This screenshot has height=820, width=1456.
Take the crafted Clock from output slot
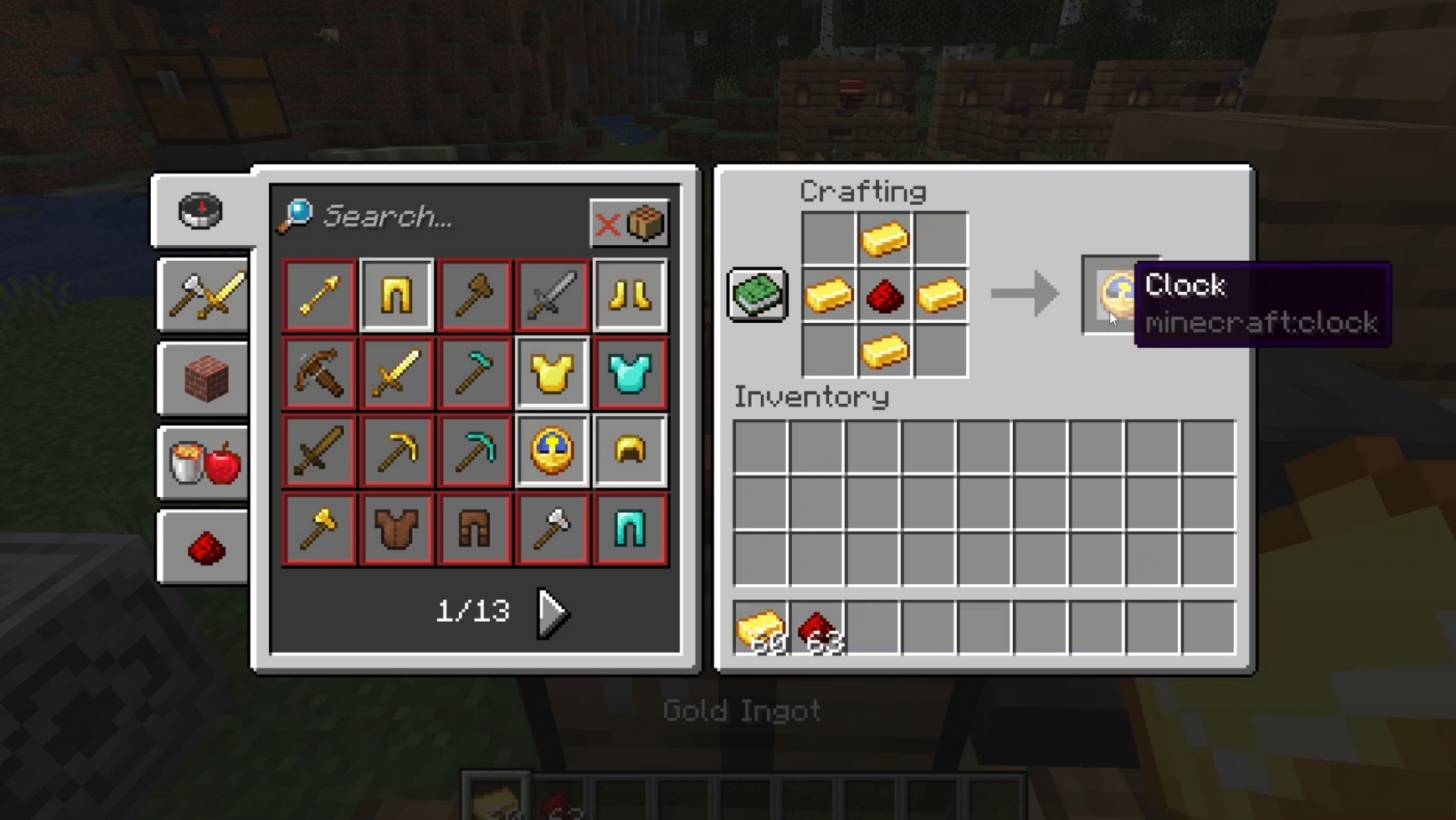tap(1112, 295)
